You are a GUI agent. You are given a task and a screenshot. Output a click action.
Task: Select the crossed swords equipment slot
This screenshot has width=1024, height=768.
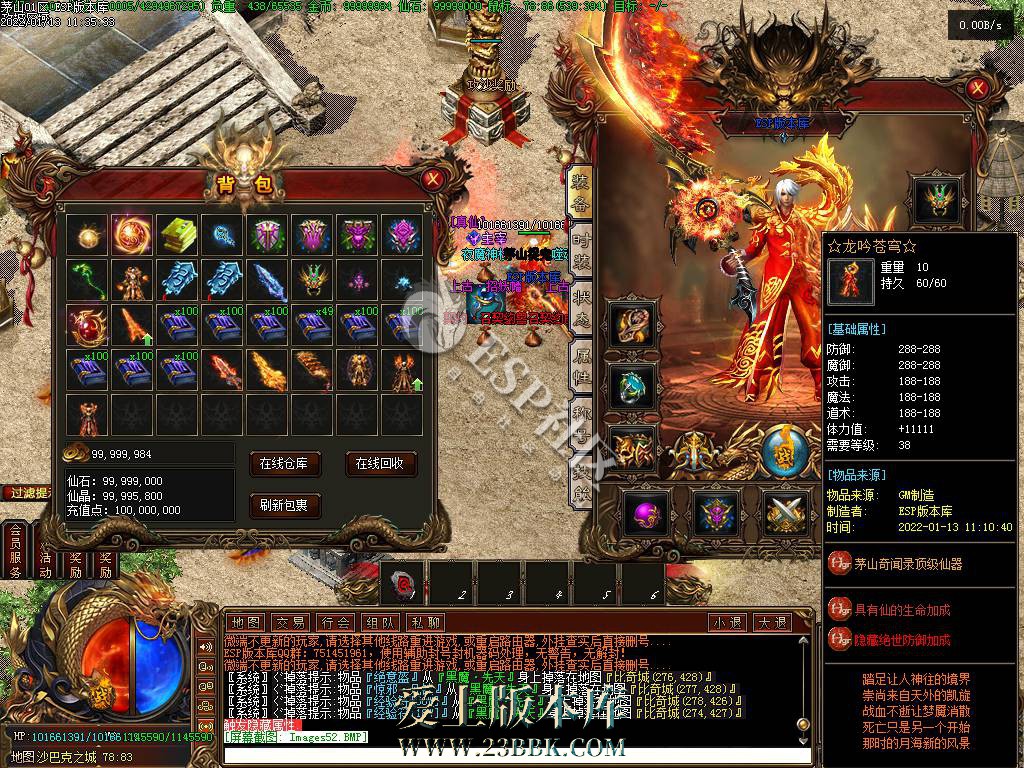(x=786, y=512)
